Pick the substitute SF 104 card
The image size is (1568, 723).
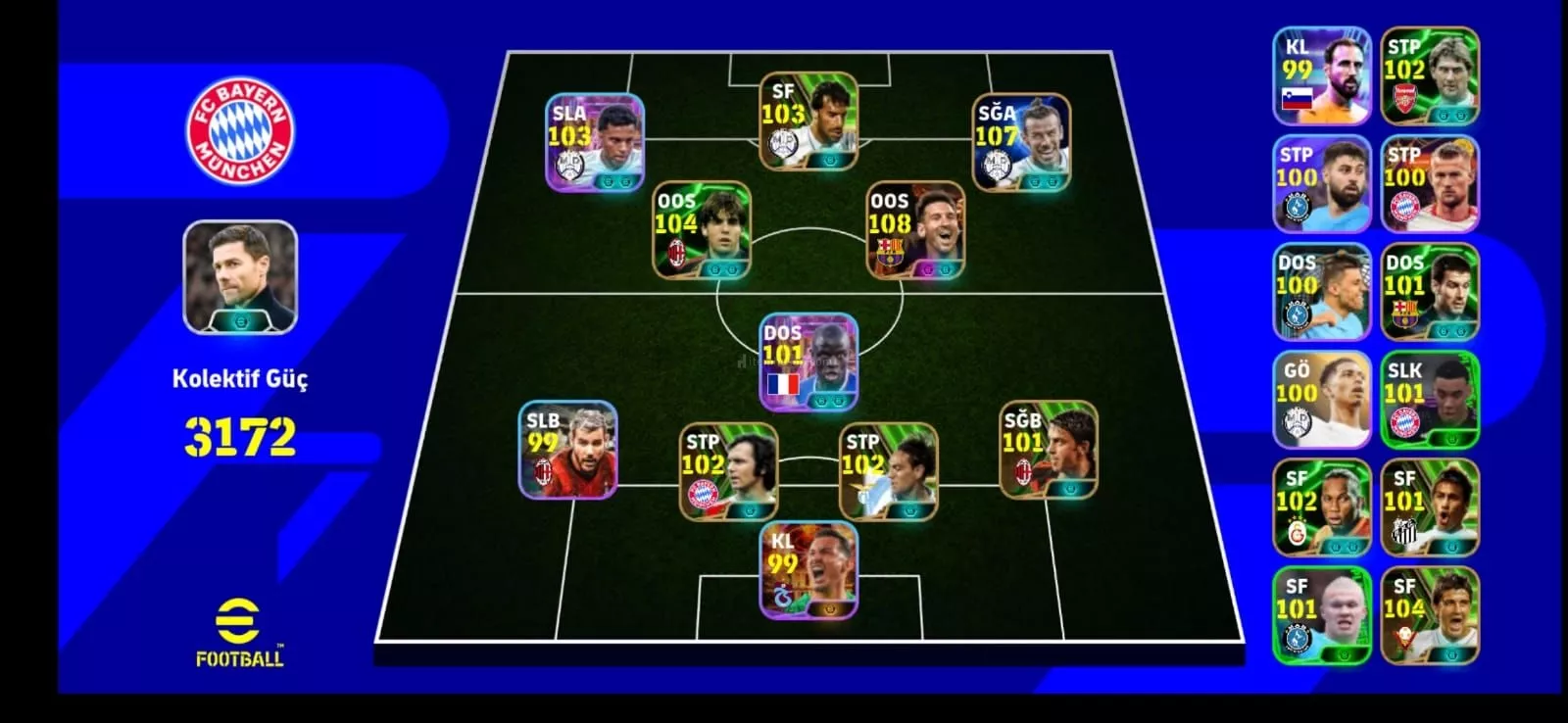click(x=1430, y=616)
